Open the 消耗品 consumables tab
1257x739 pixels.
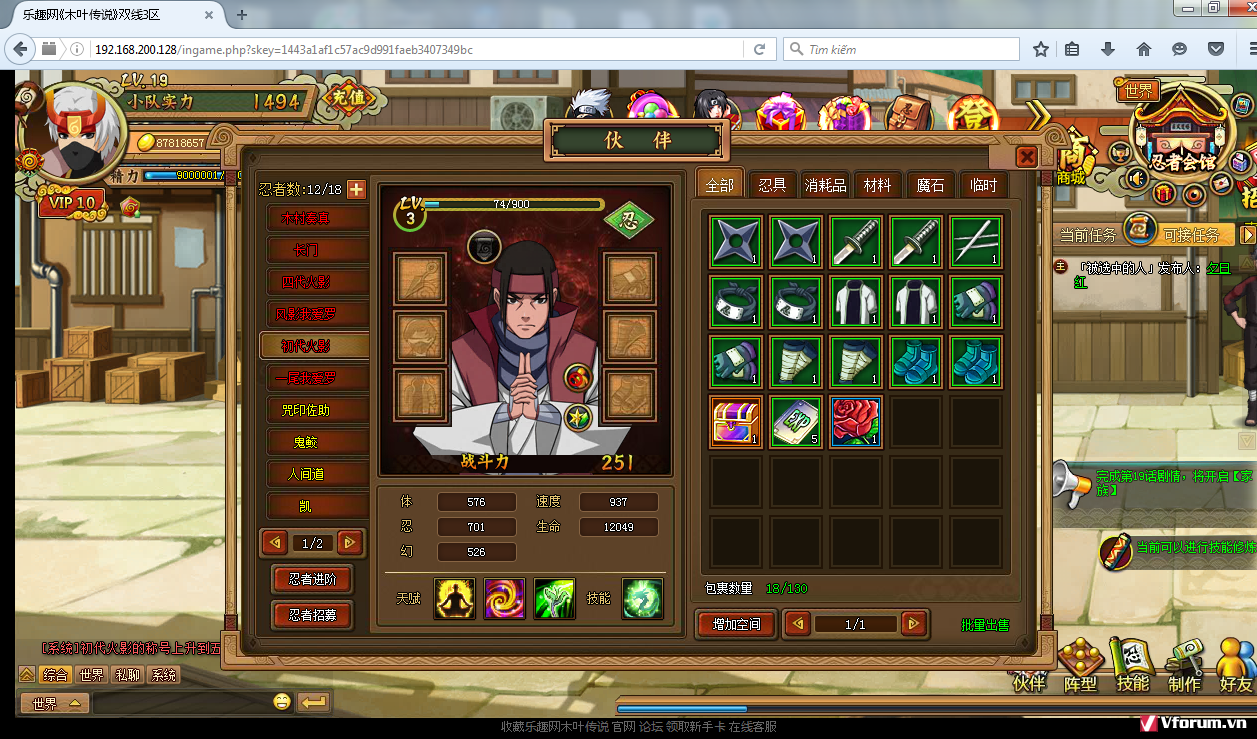[x=825, y=185]
